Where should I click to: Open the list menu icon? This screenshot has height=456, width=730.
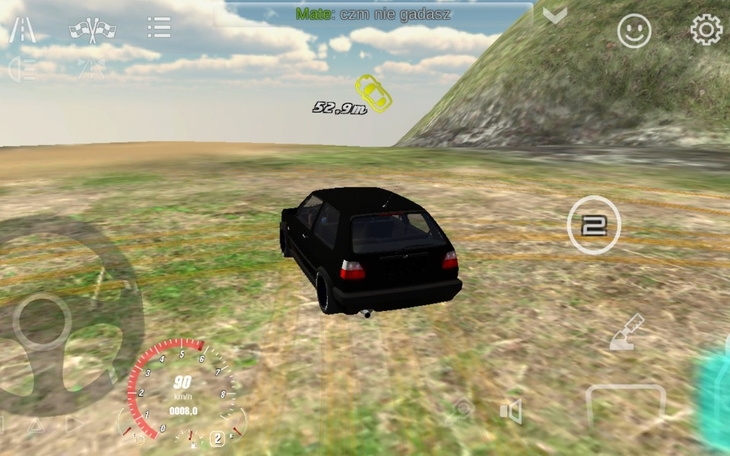pyautogui.click(x=158, y=28)
